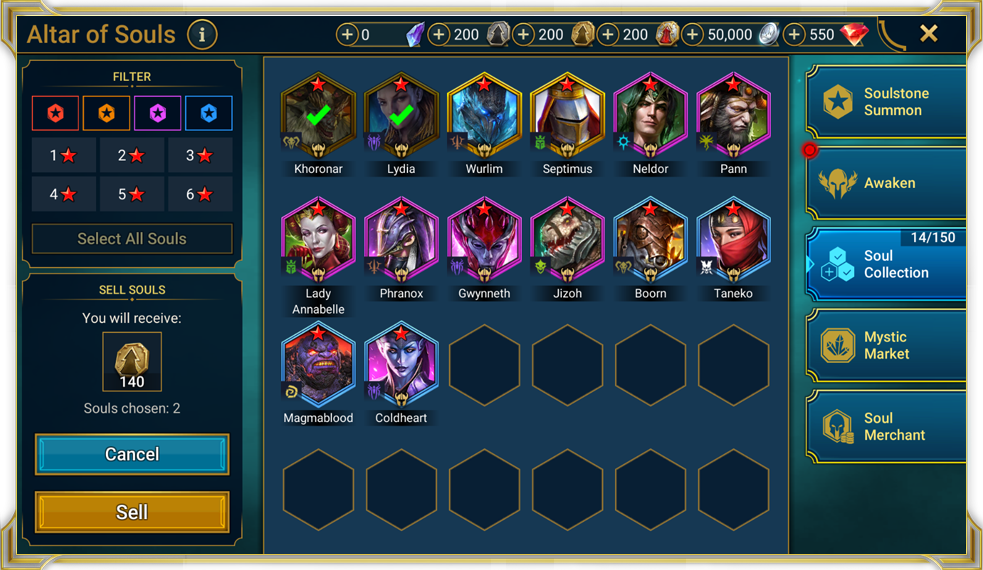
Task: Add more red gems with plus button
Action: (794, 35)
